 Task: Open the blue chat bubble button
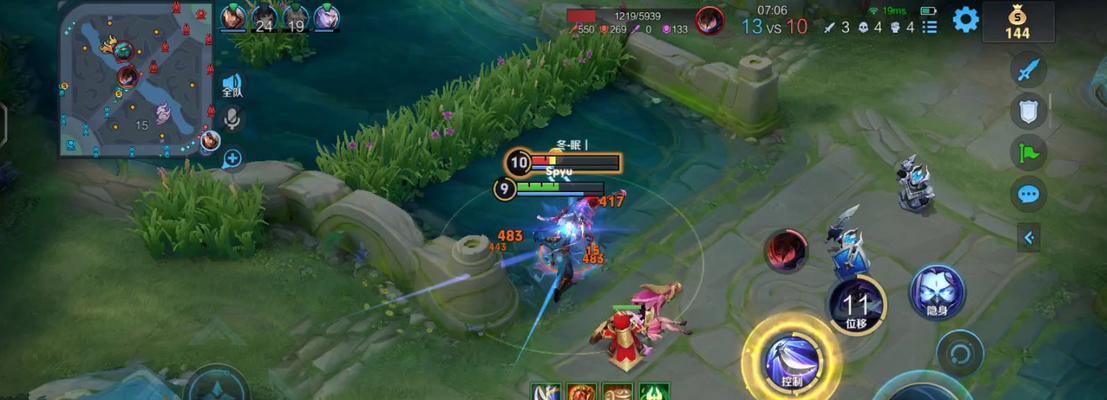coord(1028,193)
